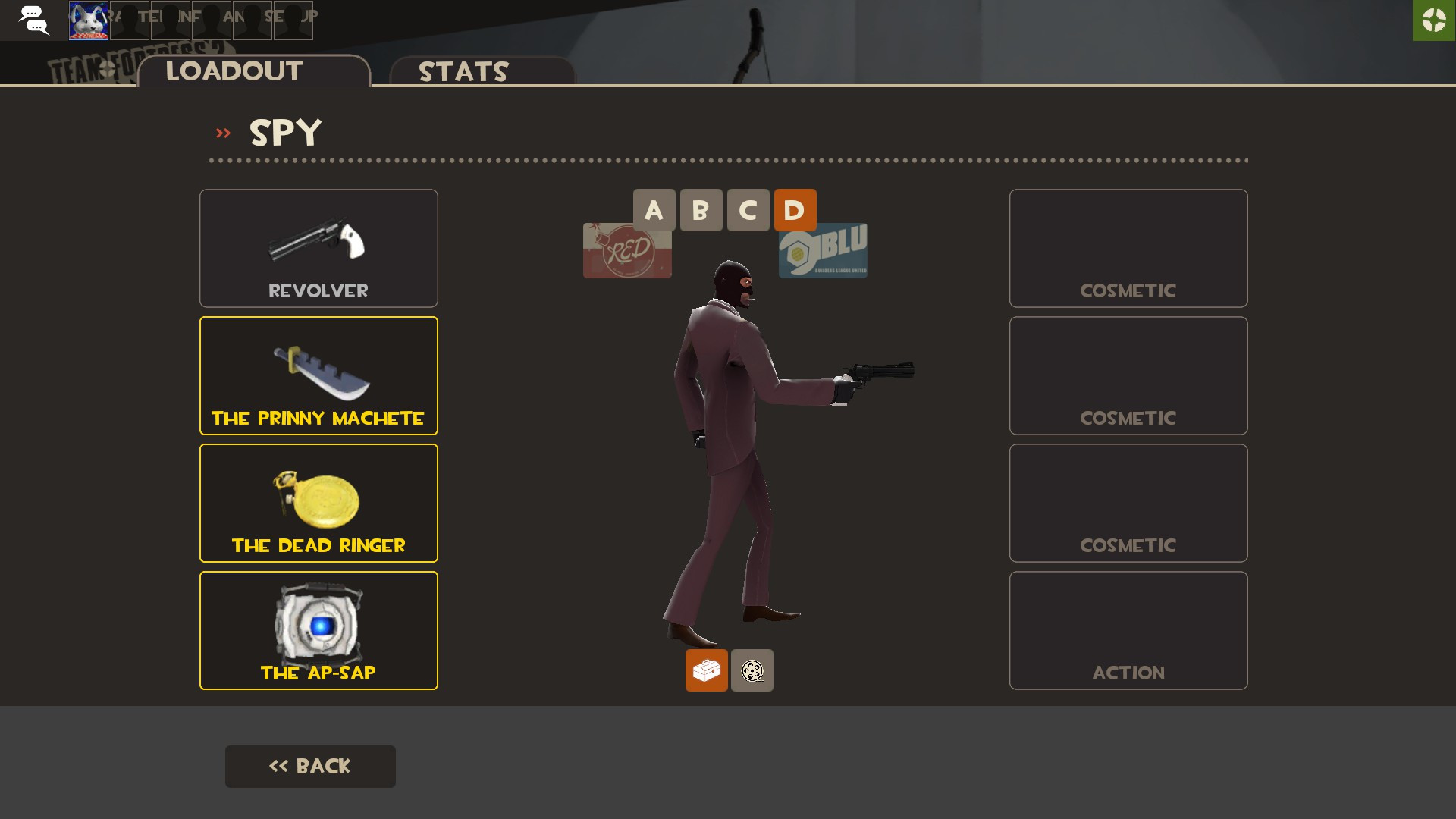Click the player avatar with the rabbit picture
This screenshot has height=819, width=1456.
click(88, 20)
